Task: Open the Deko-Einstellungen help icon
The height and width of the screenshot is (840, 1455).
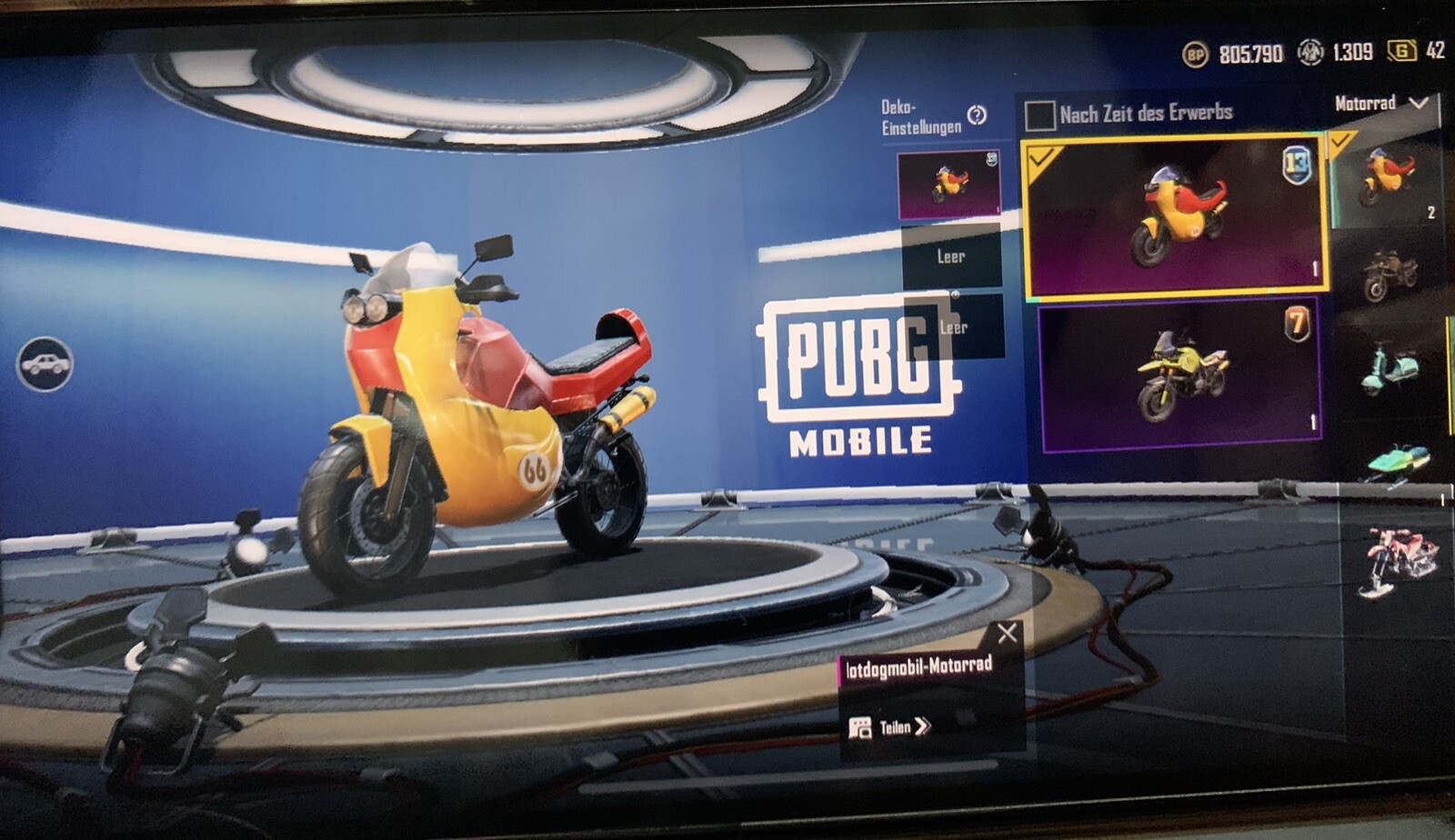Action: click(x=976, y=115)
